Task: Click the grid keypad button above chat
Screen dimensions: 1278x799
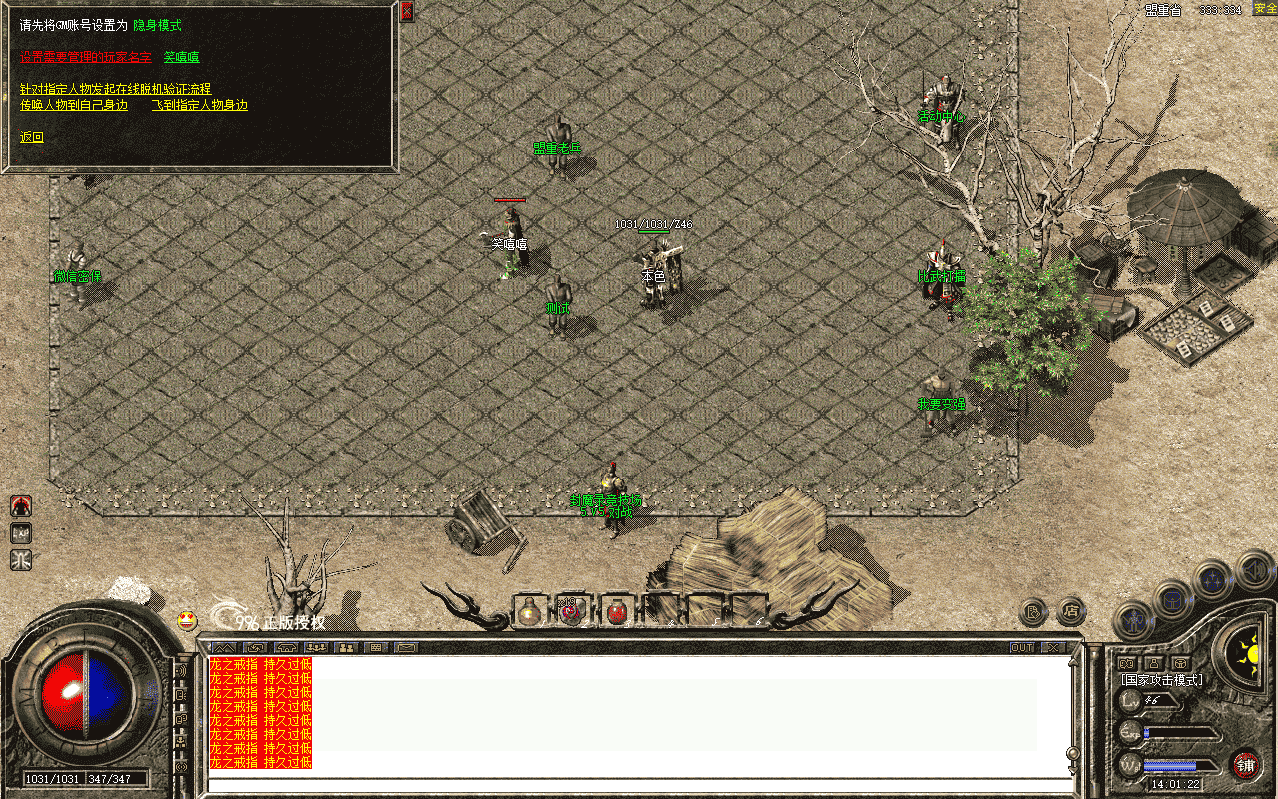Action: tap(378, 648)
